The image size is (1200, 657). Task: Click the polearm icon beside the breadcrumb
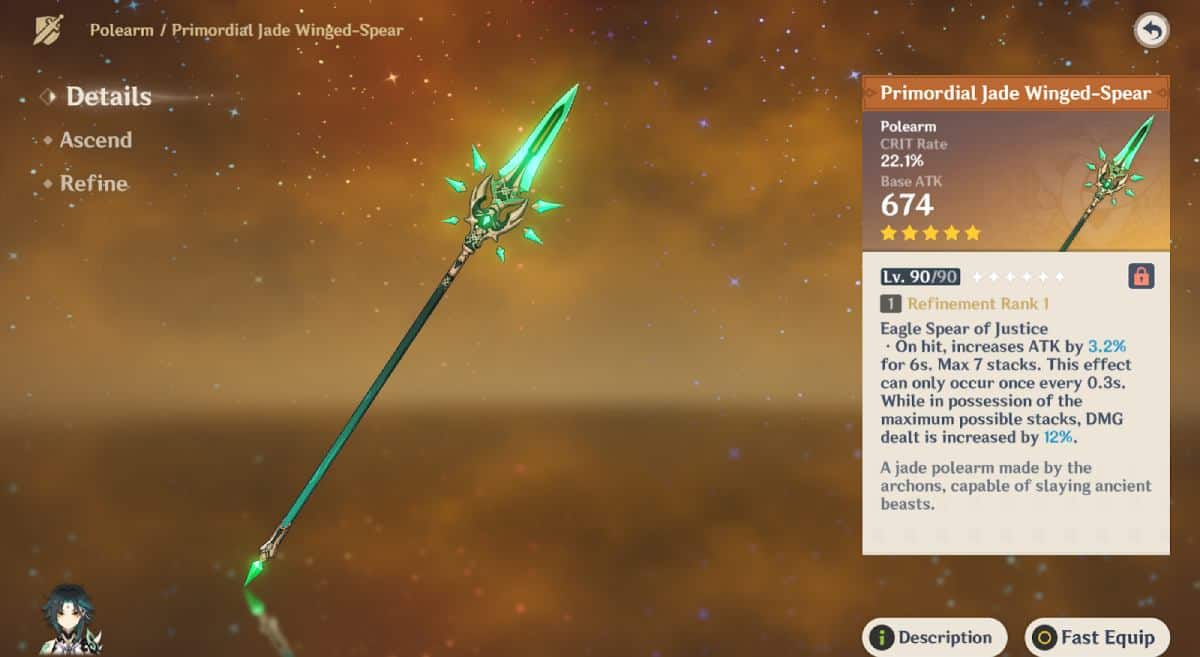(48, 30)
